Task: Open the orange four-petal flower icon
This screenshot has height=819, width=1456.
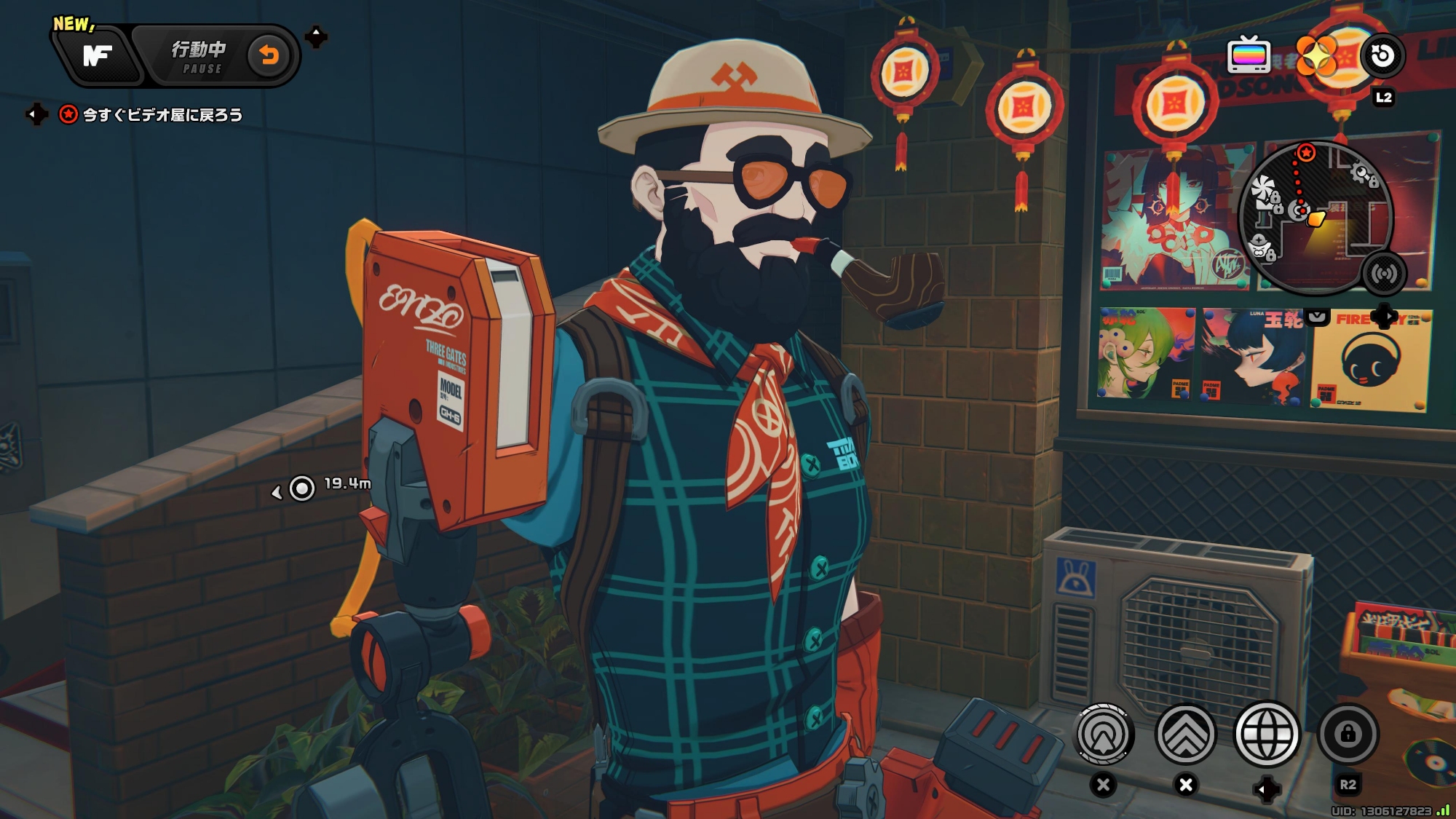Action: (1316, 55)
